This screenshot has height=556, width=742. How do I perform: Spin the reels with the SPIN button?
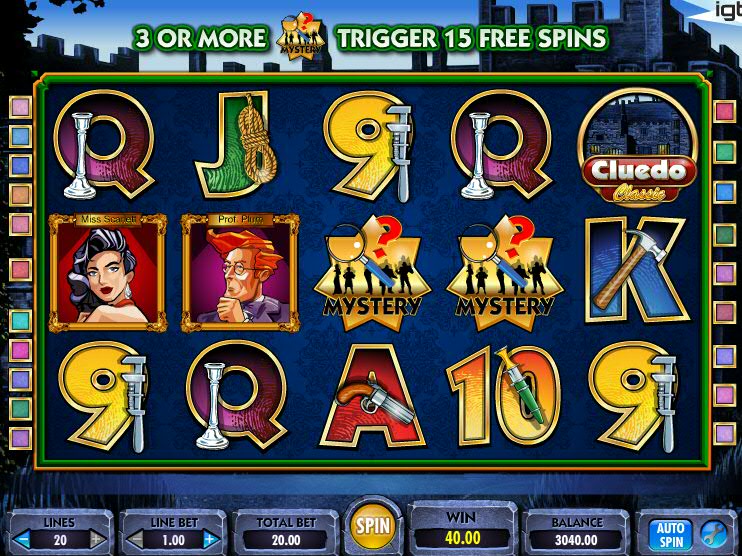click(373, 524)
